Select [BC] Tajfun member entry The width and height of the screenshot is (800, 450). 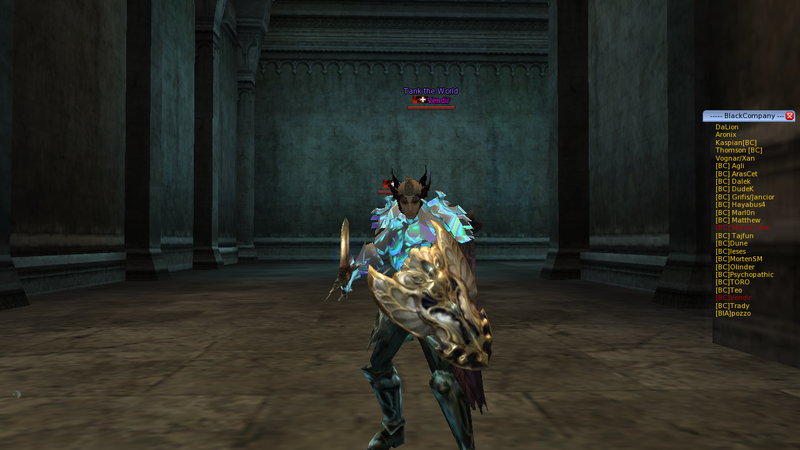[x=734, y=236]
